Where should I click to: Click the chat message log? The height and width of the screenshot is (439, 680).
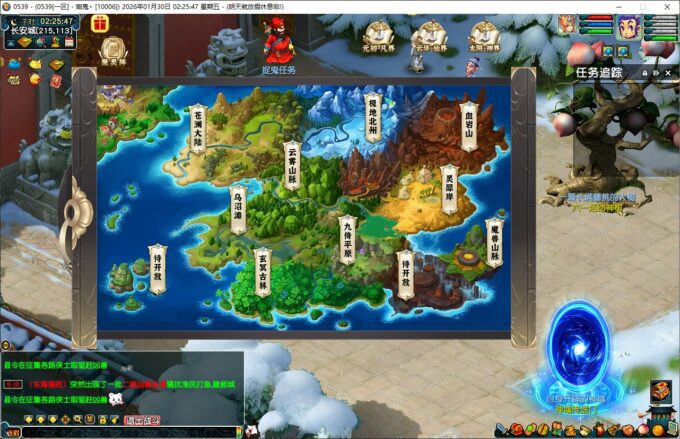[x=120, y=381]
